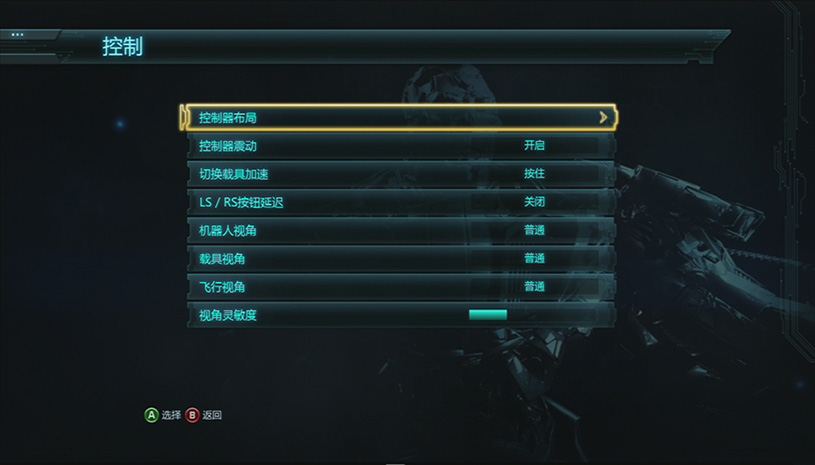Select the 载具视角 vehicle camera row
The height and width of the screenshot is (465, 815).
pyautogui.click(x=400, y=259)
